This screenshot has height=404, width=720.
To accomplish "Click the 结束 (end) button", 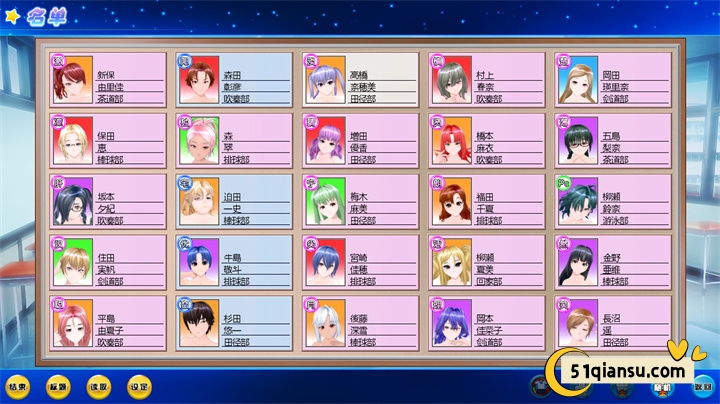I will [17, 385].
